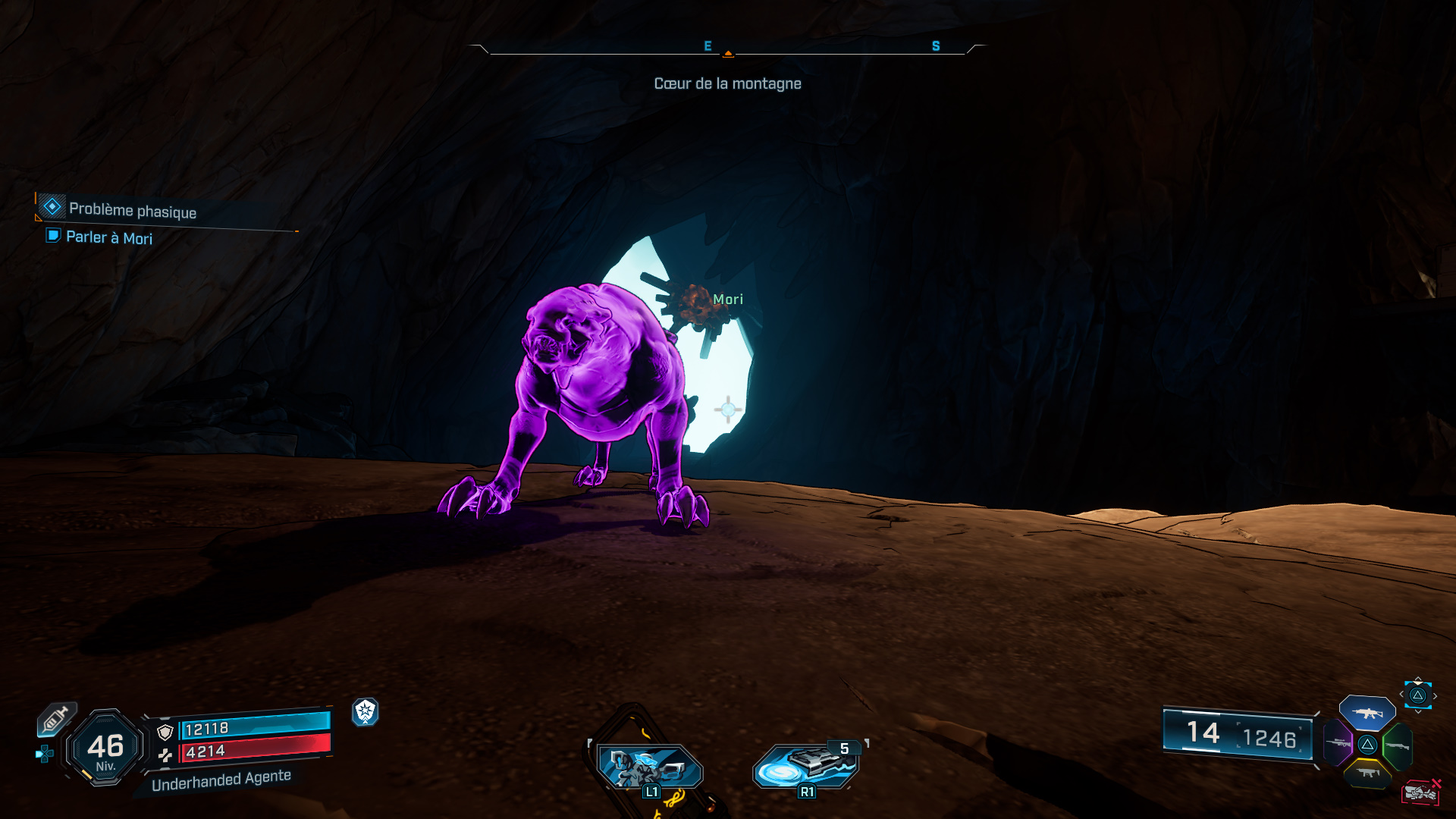Switch to the purple sniper rifle slot

pos(1338,743)
